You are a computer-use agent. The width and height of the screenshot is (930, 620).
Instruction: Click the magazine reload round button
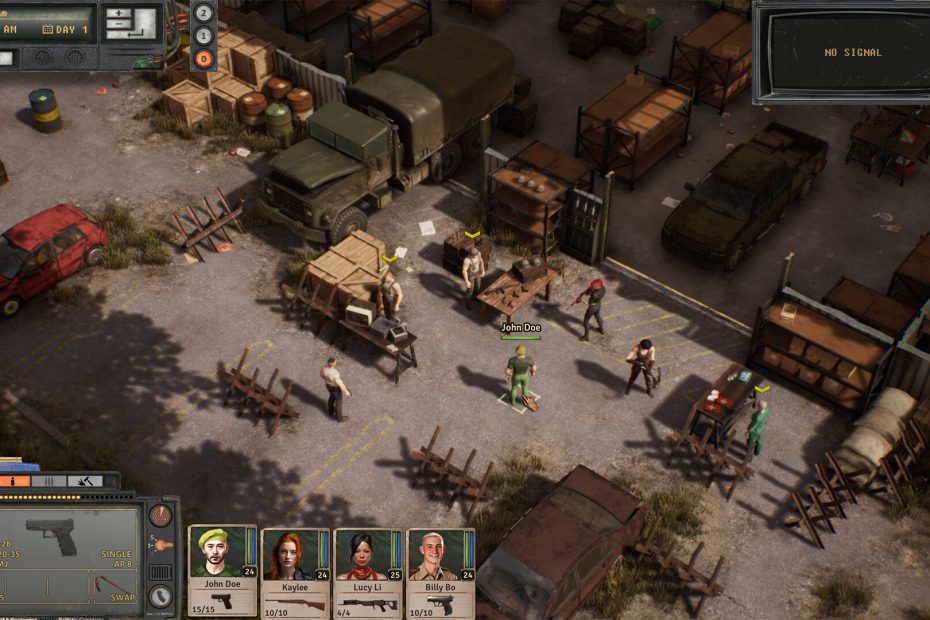coord(160,596)
